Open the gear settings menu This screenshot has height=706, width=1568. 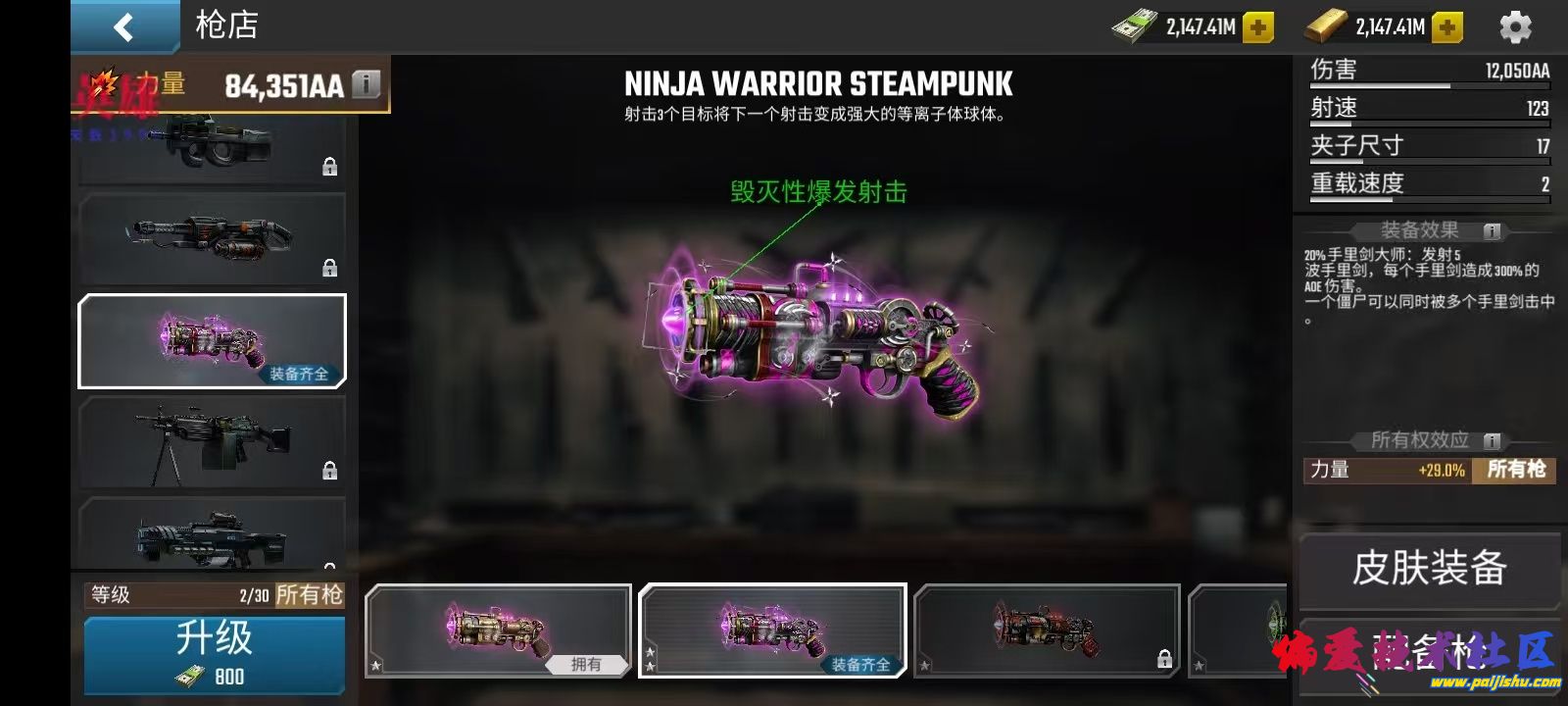pyautogui.click(x=1515, y=27)
